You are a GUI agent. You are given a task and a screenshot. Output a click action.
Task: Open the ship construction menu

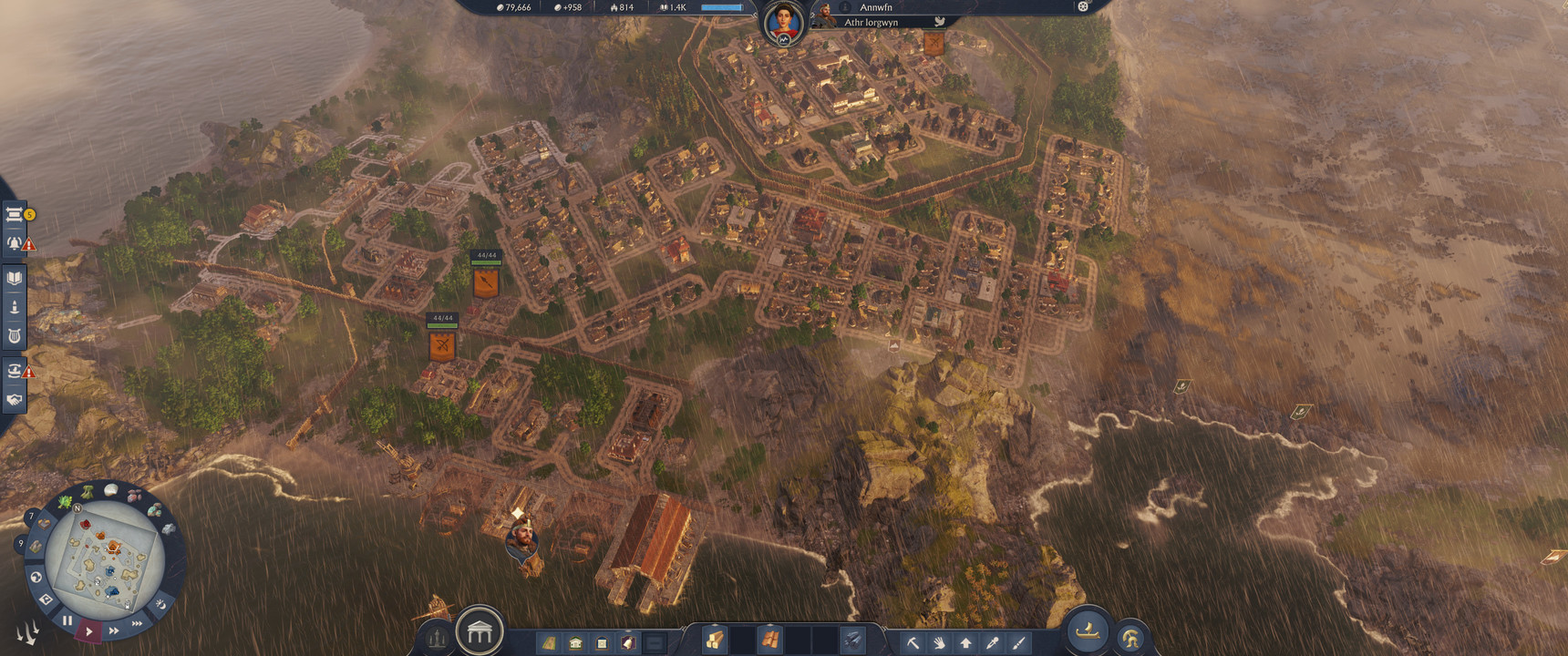pyautogui.click(x=1088, y=630)
